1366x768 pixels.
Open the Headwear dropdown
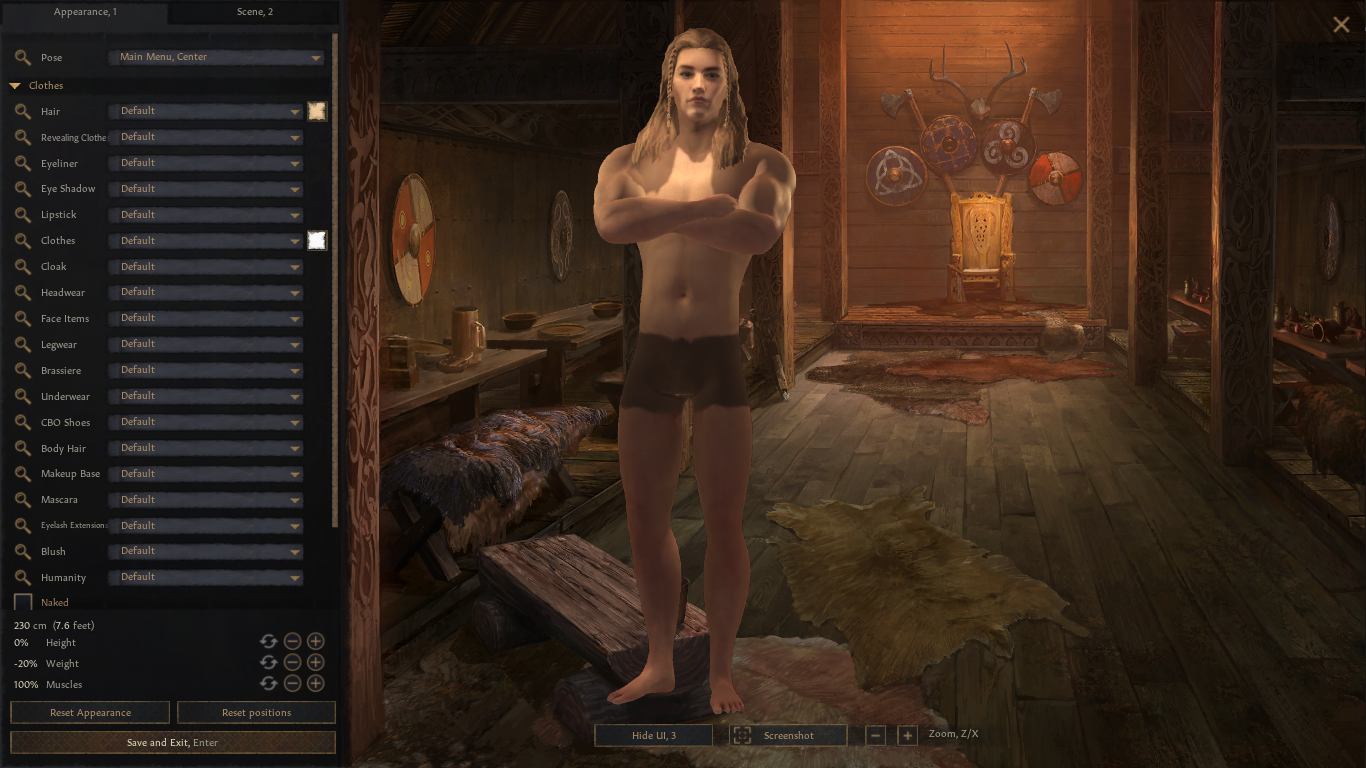click(x=205, y=293)
